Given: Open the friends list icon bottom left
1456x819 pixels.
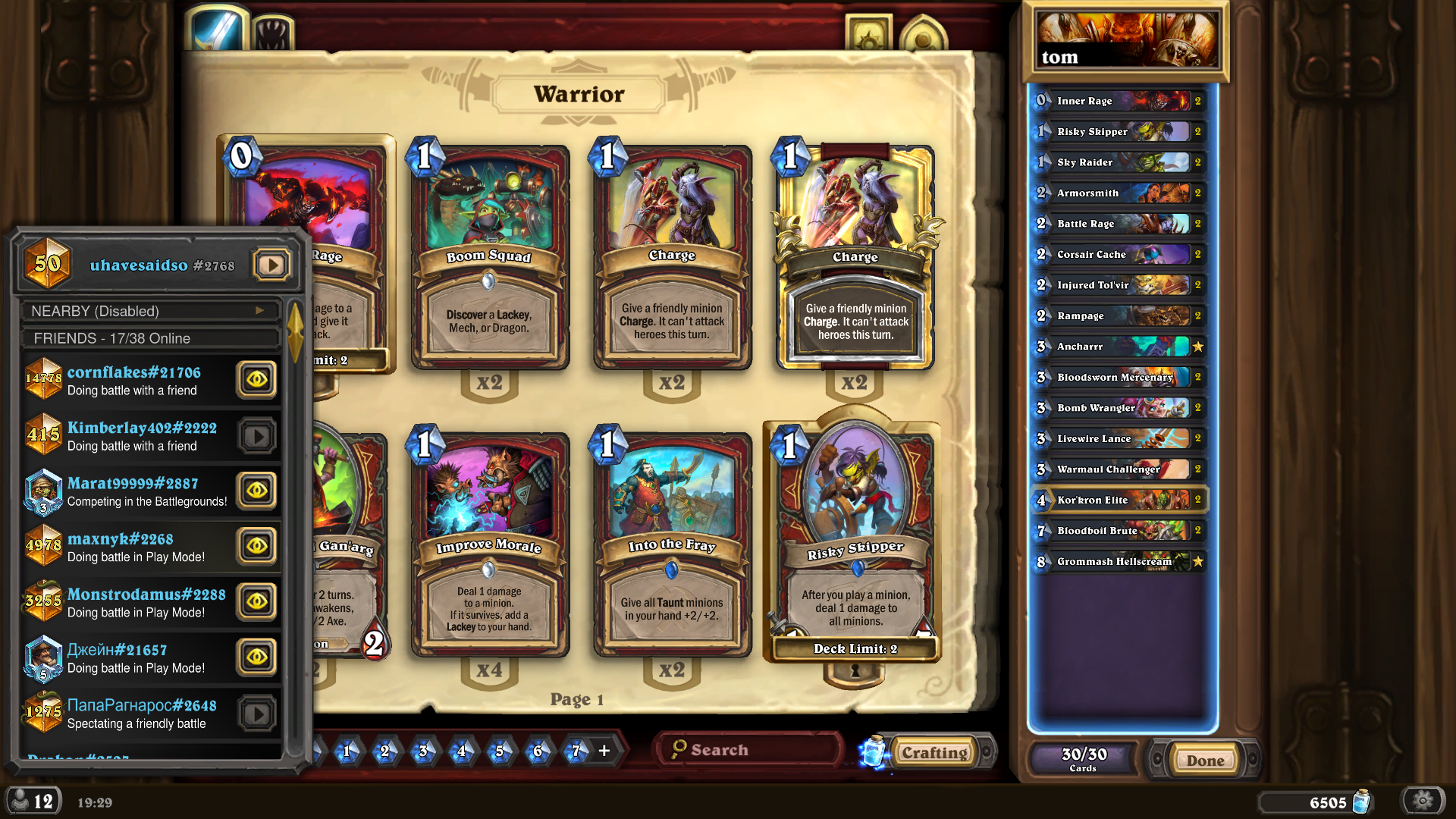Looking at the screenshot, I should click(x=33, y=802).
